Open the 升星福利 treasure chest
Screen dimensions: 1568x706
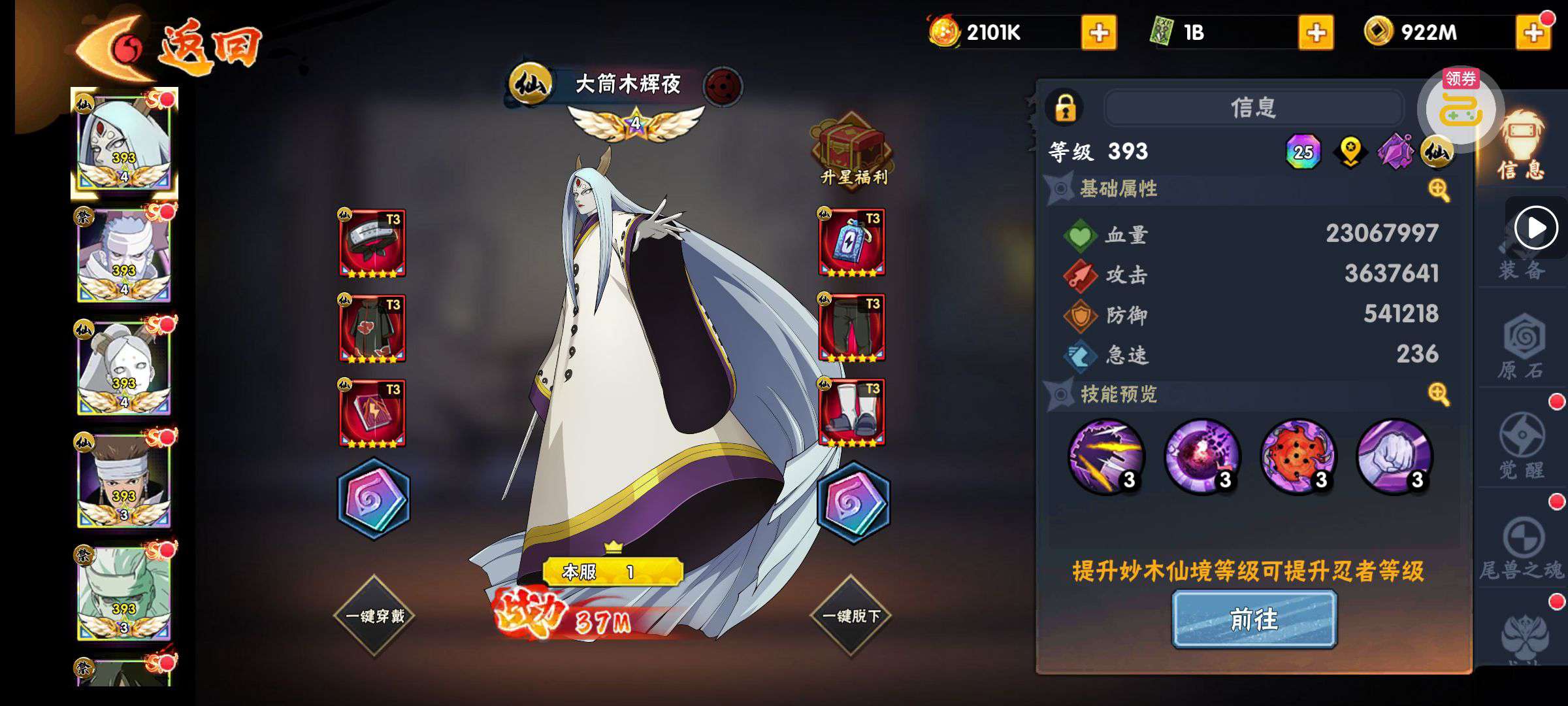[852, 150]
